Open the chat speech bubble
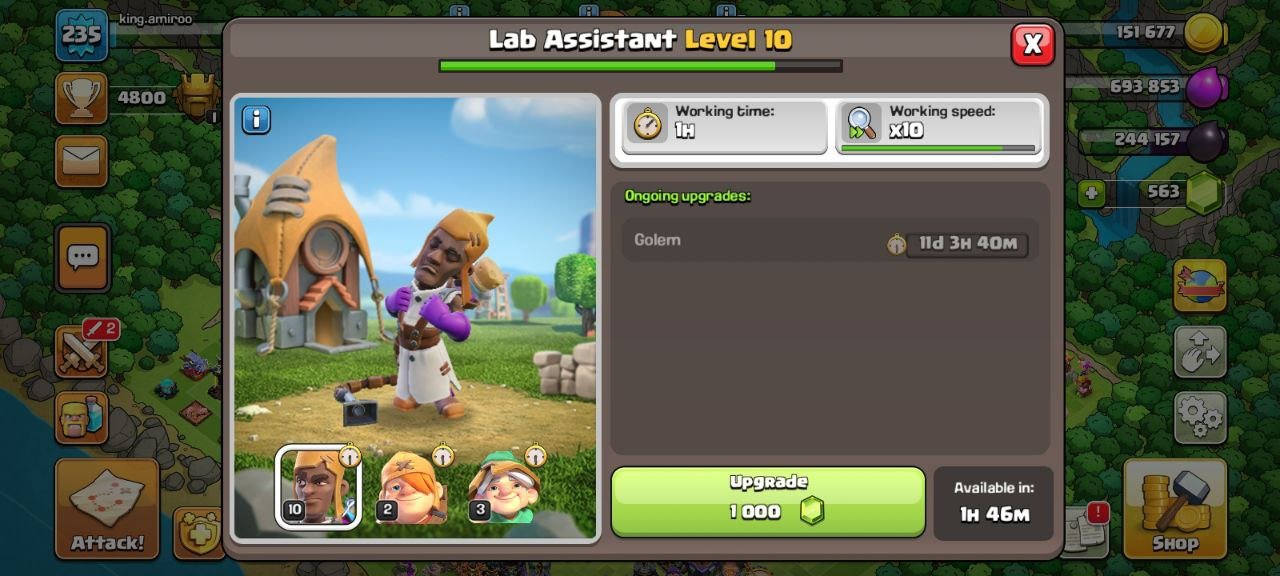The height and width of the screenshot is (576, 1280). [82, 257]
